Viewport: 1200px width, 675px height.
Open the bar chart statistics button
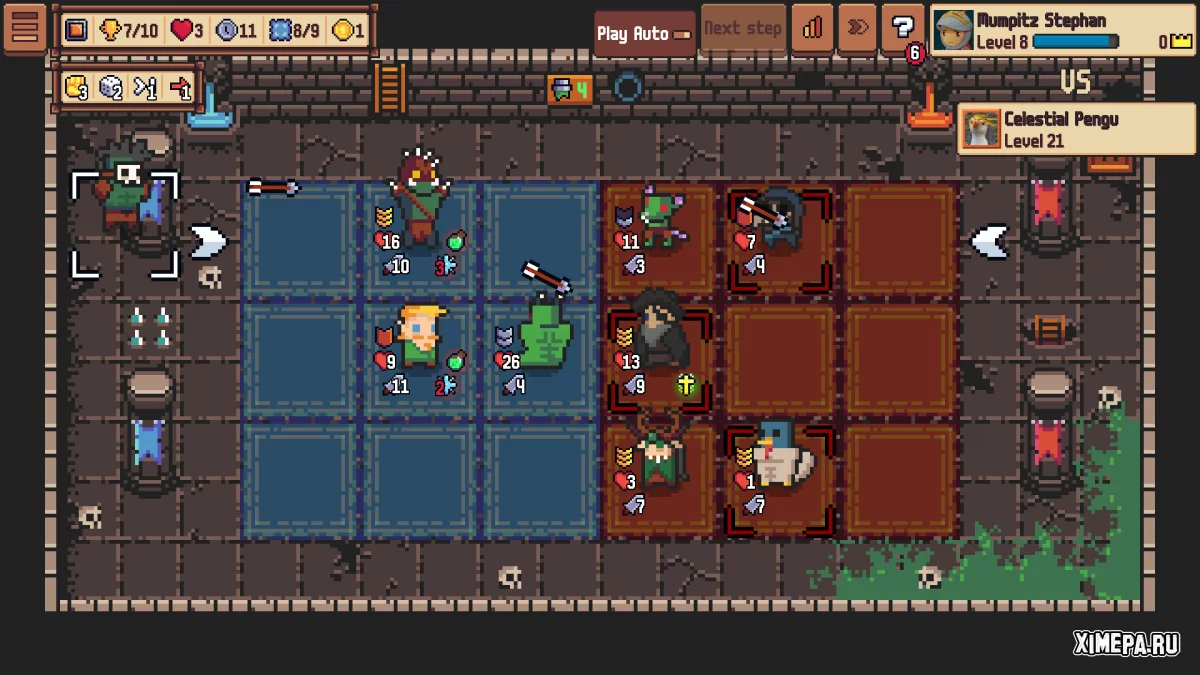(812, 29)
